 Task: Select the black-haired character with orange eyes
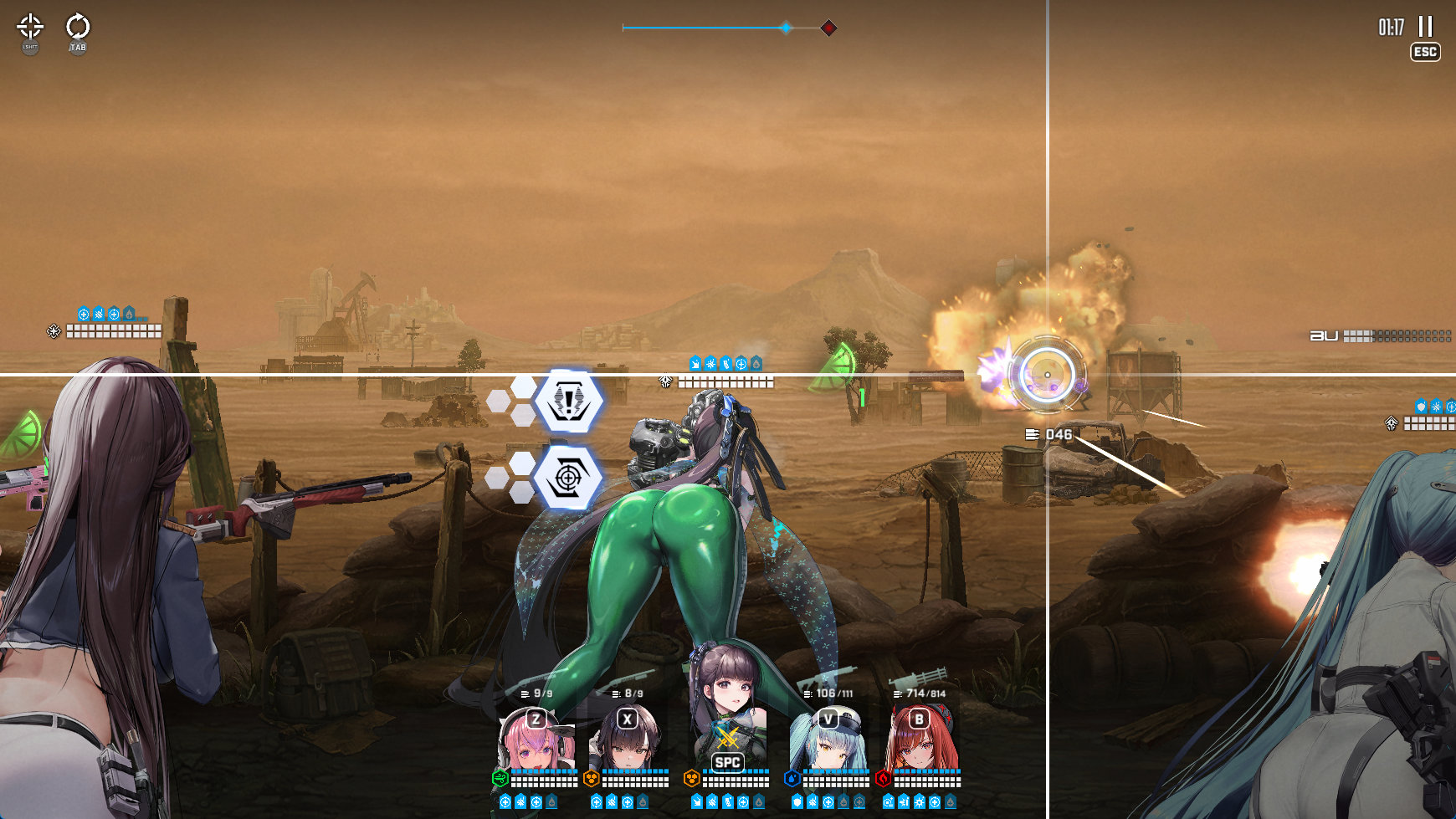click(627, 740)
